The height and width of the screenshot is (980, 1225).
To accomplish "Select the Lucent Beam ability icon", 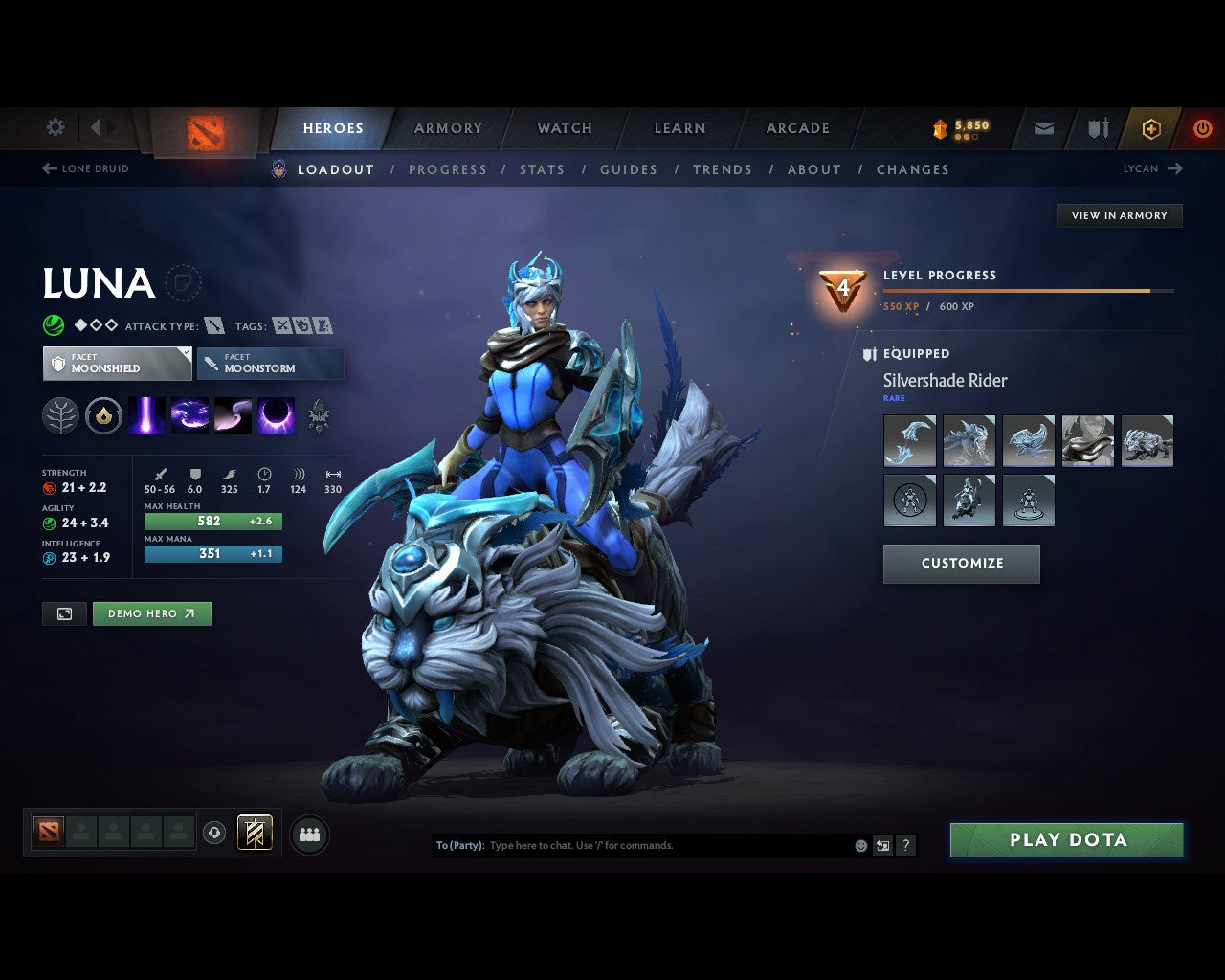I will (x=147, y=415).
